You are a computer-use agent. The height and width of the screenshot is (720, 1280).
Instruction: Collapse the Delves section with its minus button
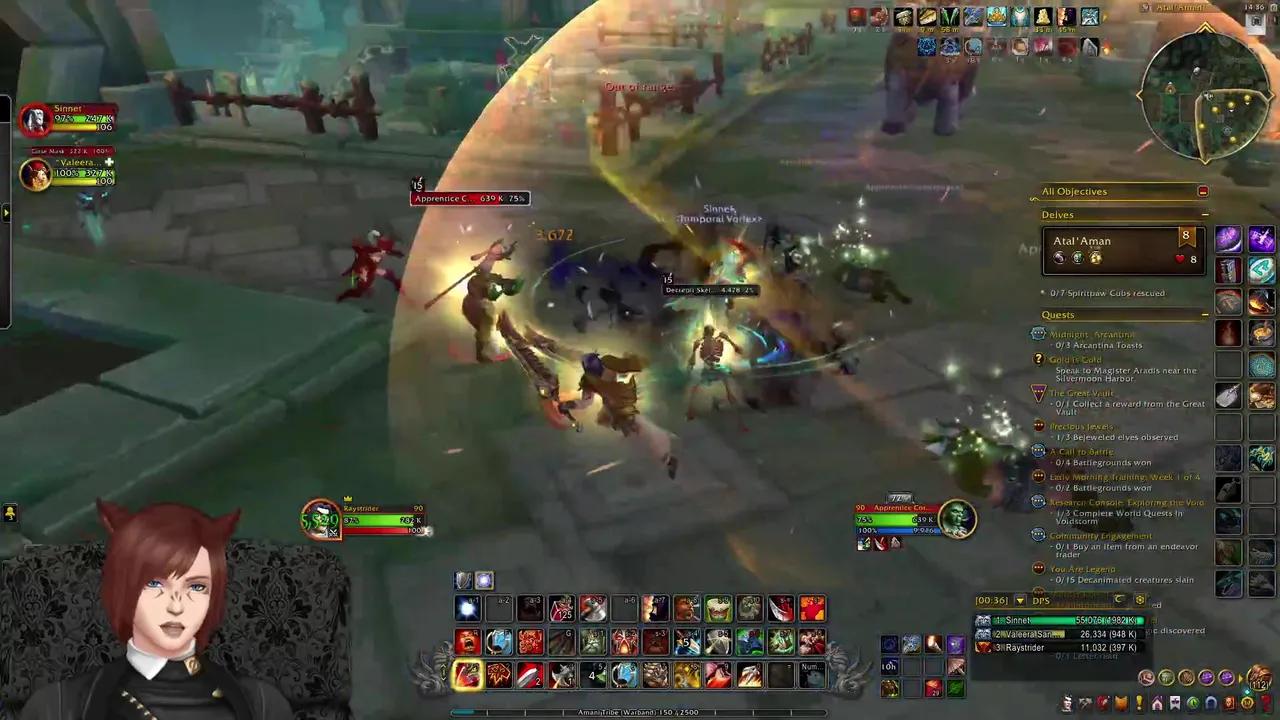1204,214
